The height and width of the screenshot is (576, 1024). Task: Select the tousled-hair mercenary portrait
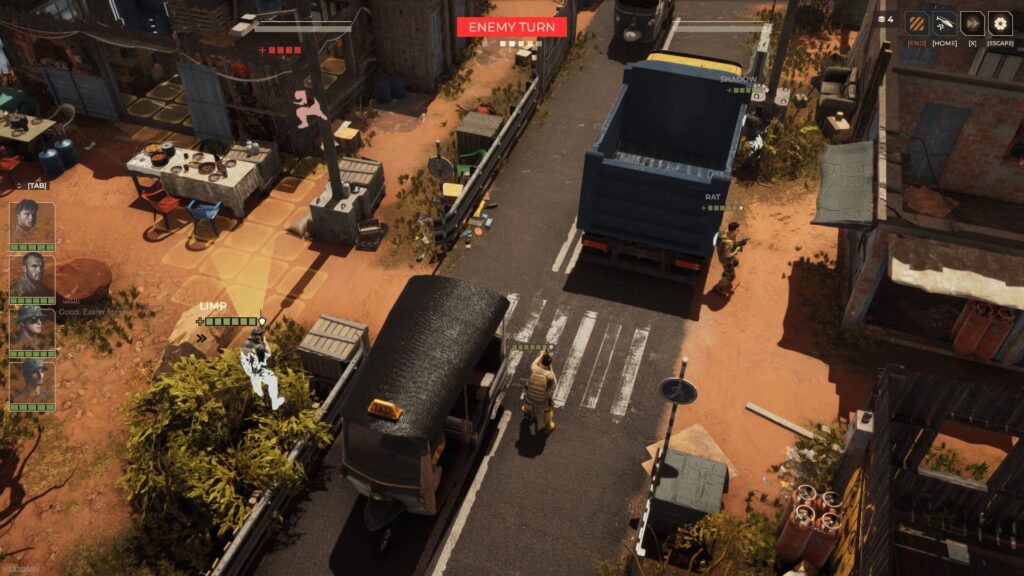32,222
